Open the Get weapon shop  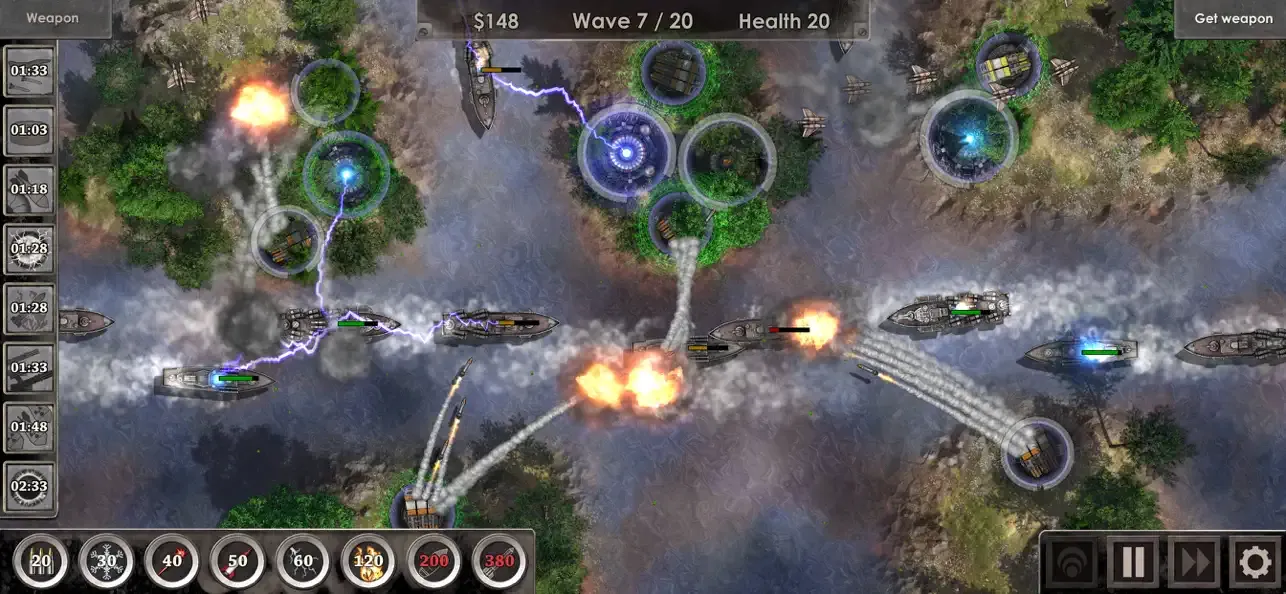click(1232, 18)
